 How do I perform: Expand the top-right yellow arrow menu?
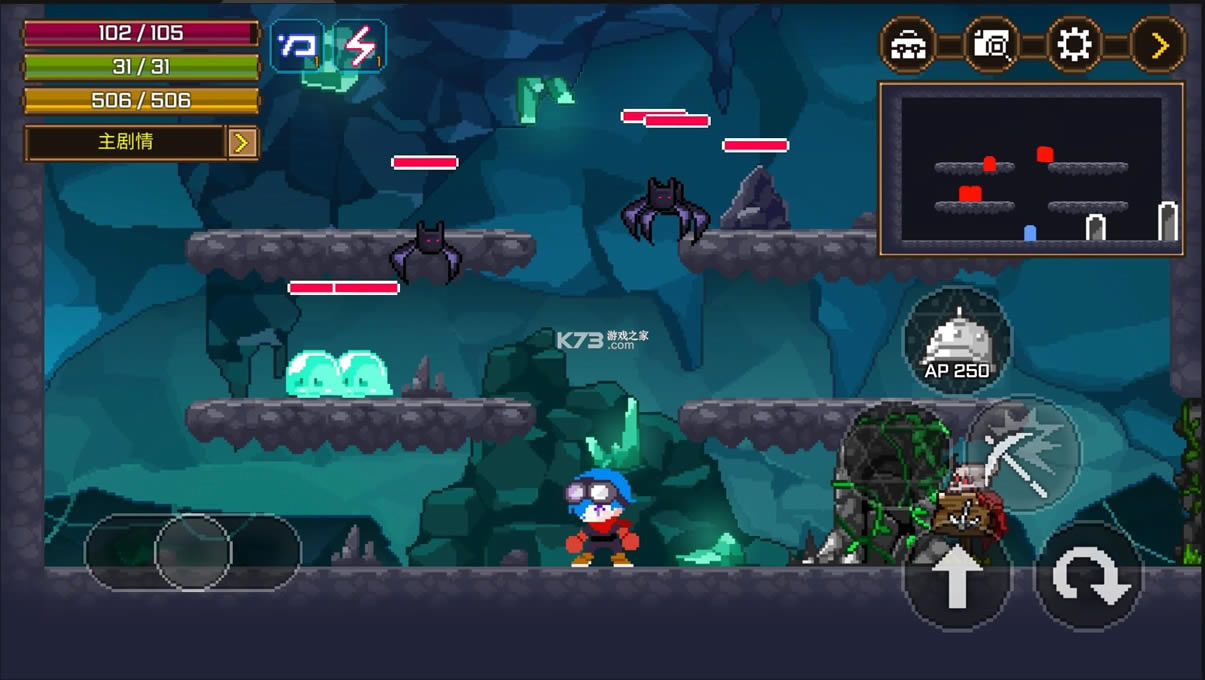[1158, 45]
